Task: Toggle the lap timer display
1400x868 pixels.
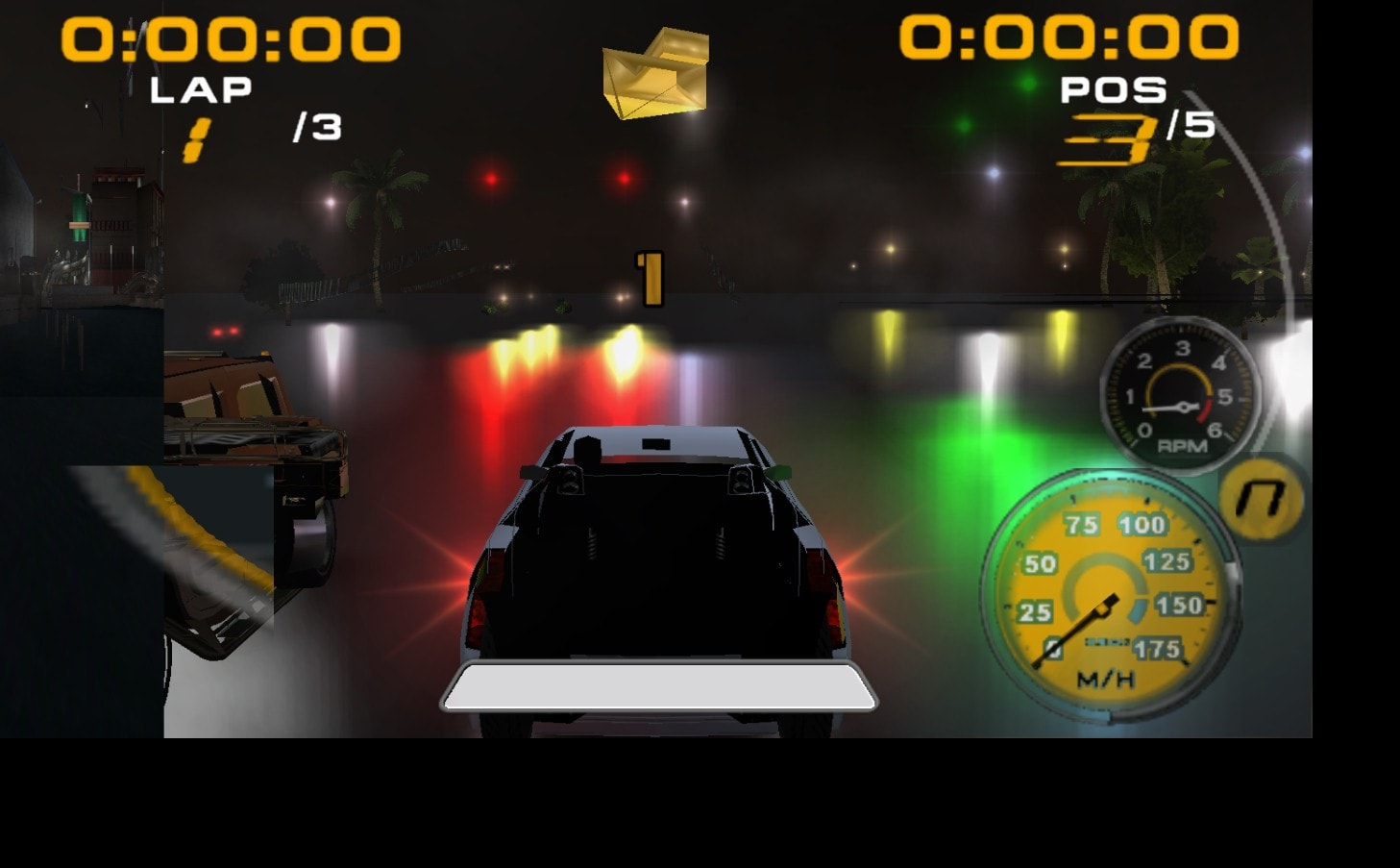Action: [231, 38]
